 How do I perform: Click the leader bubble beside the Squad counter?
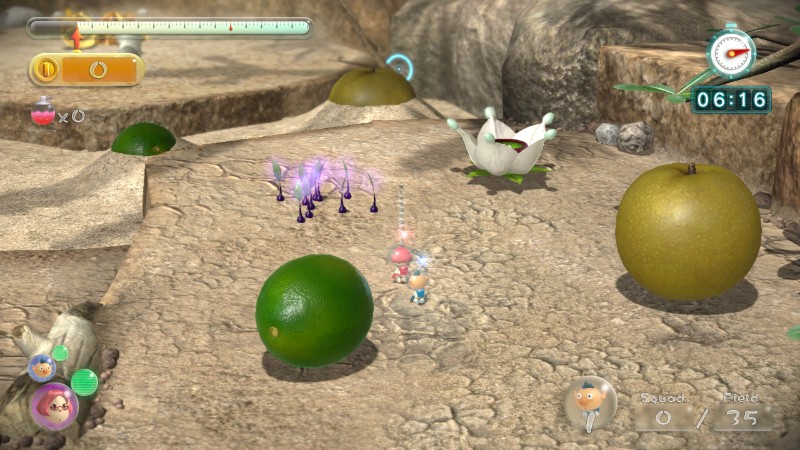(x=590, y=403)
